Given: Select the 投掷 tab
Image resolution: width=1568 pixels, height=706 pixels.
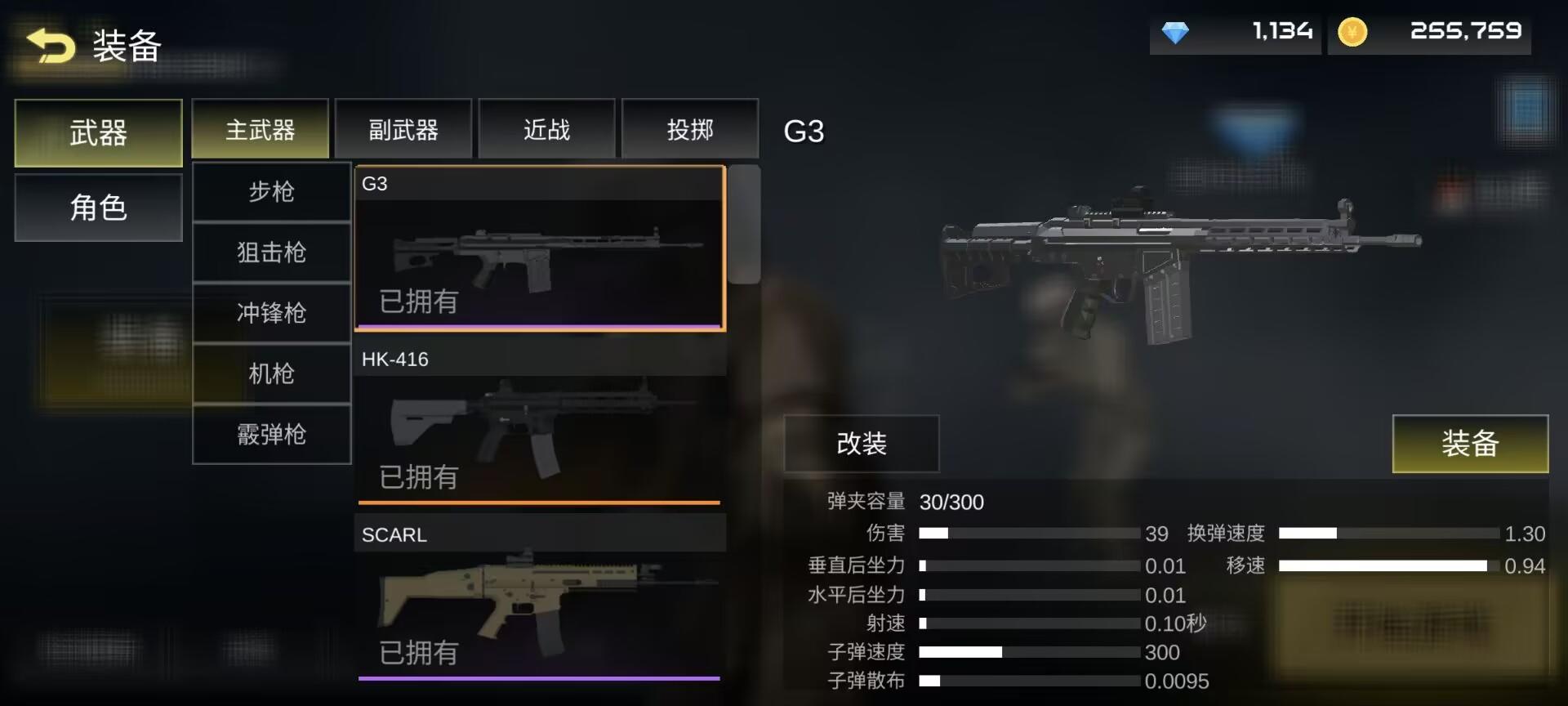Looking at the screenshot, I should 690,128.
